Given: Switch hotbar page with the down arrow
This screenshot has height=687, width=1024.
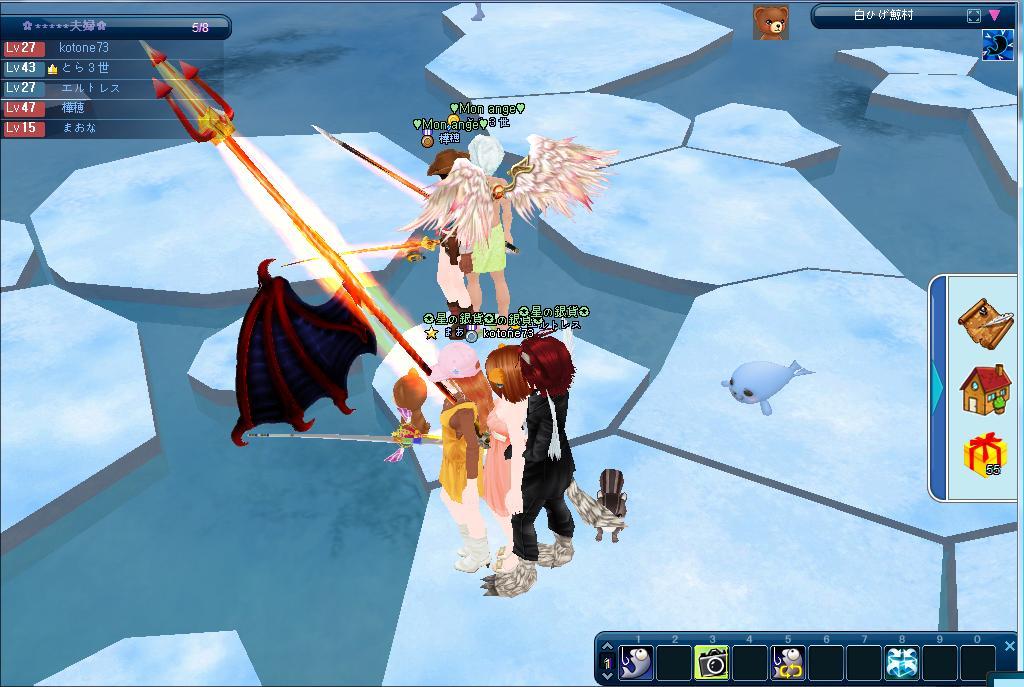Looking at the screenshot, I should [x=606, y=676].
